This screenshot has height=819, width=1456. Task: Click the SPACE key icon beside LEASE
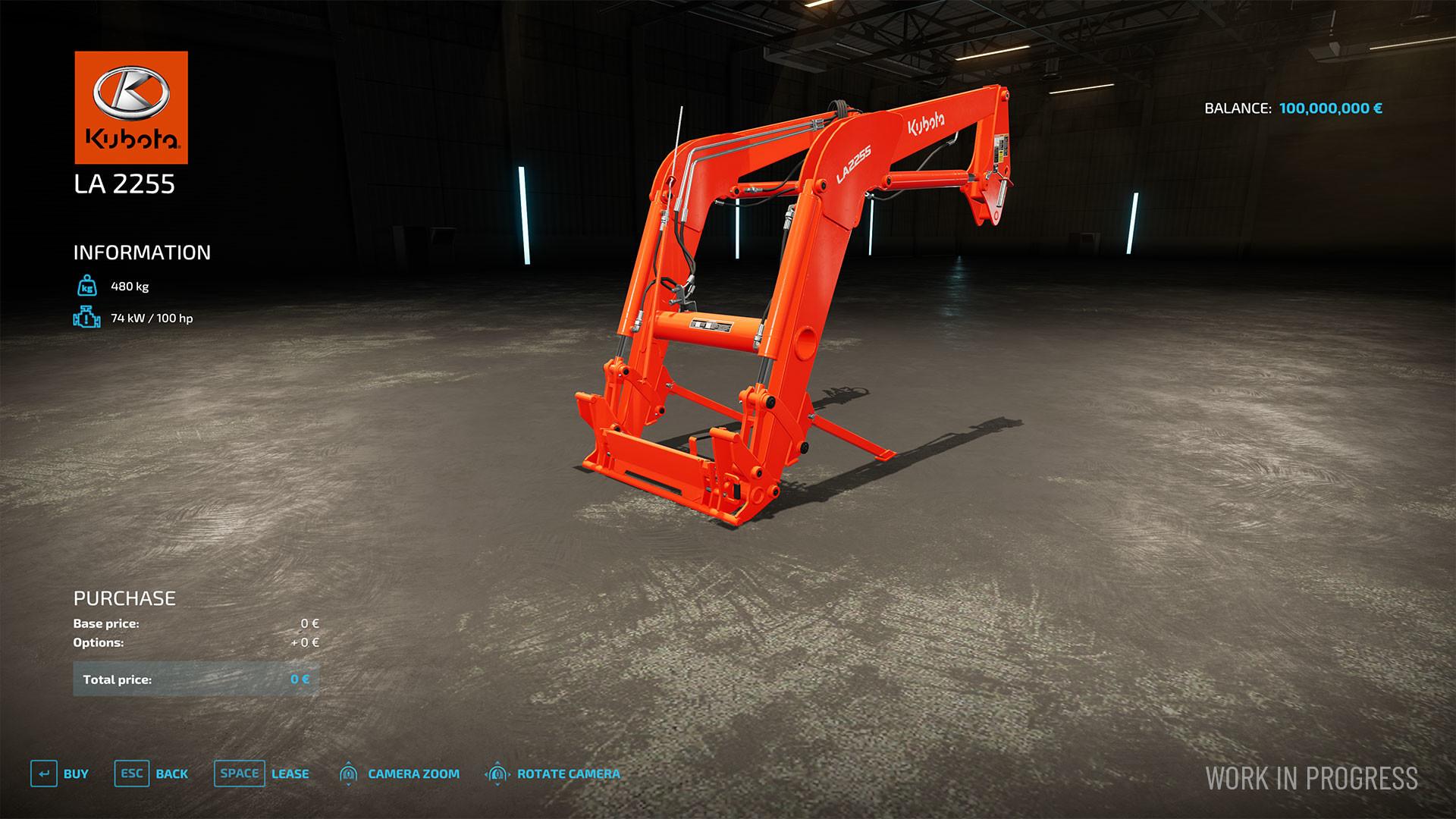239,774
